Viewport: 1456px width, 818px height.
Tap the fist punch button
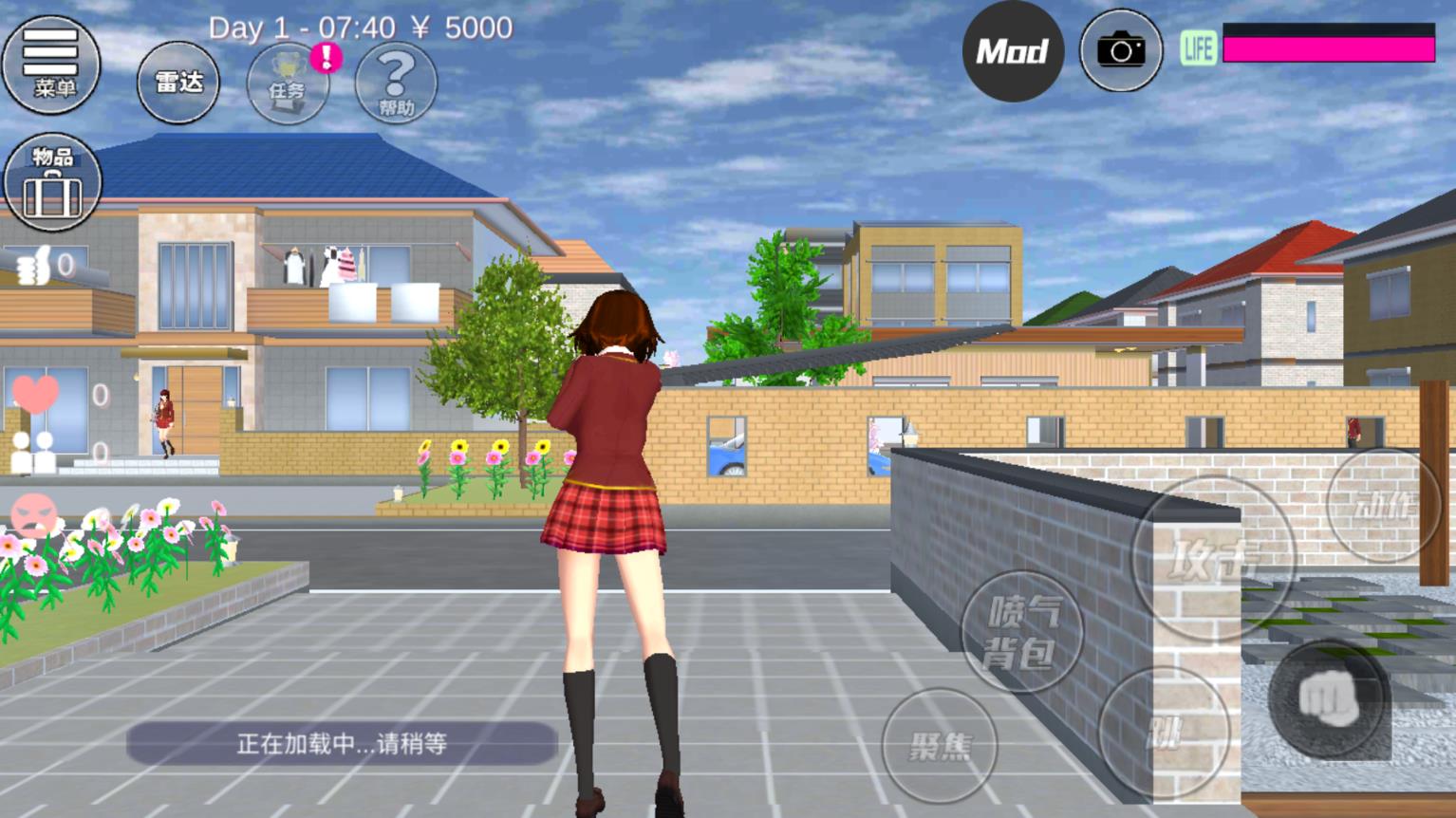coord(1327,699)
